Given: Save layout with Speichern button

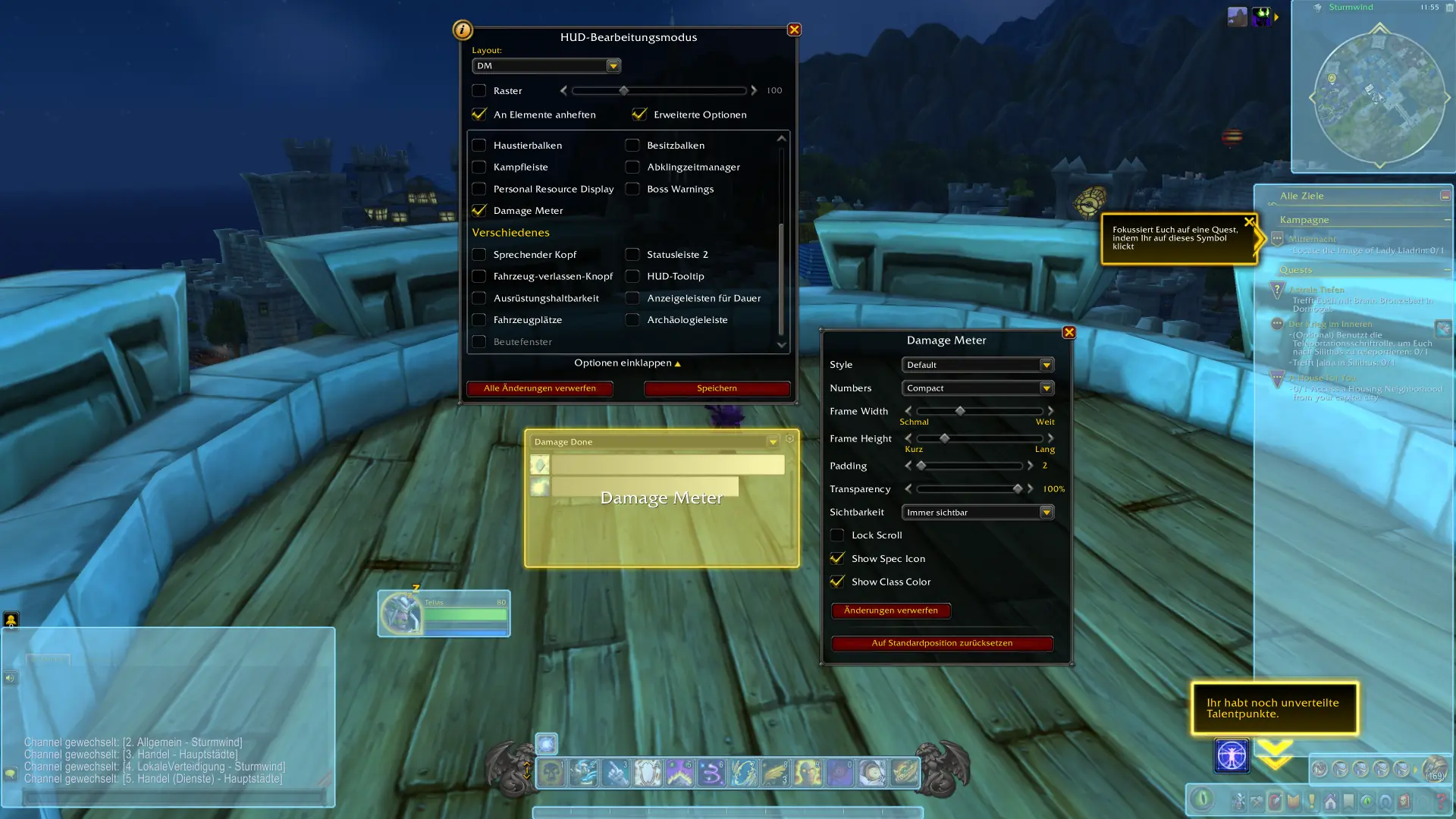Looking at the screenshot, I should 717,388.
